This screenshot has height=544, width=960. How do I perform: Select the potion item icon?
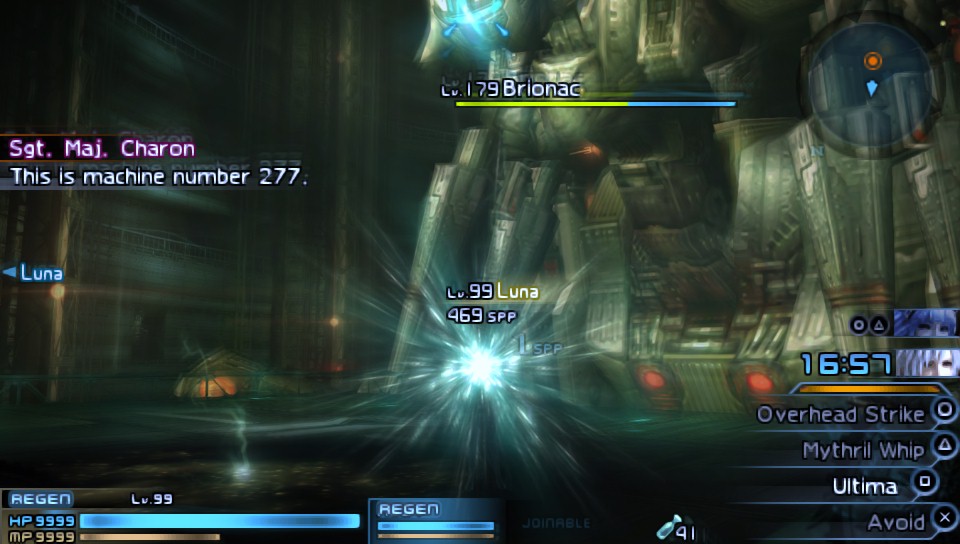[668, 529]
